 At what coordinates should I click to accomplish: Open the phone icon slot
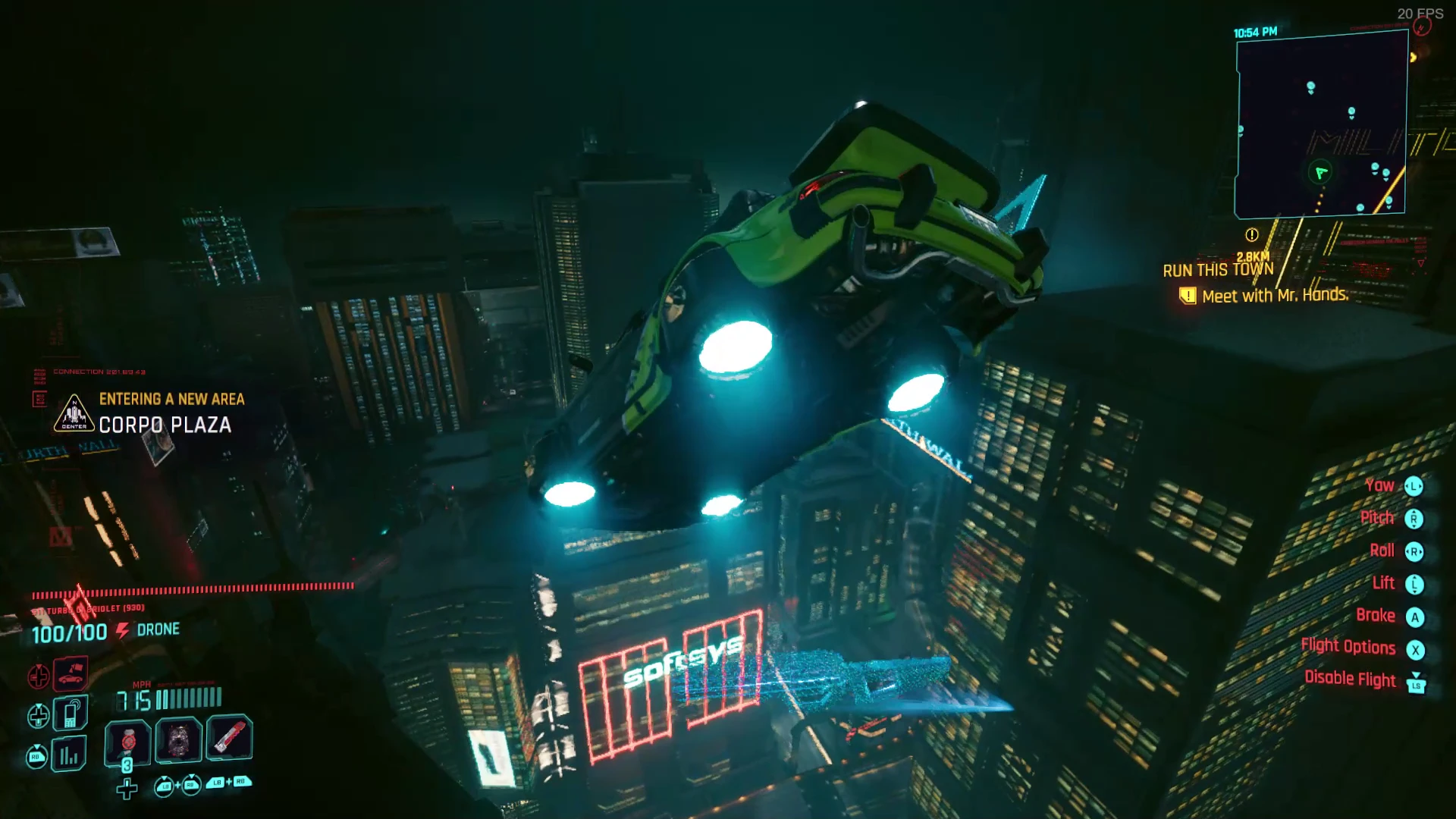click(x=71, y=714)
